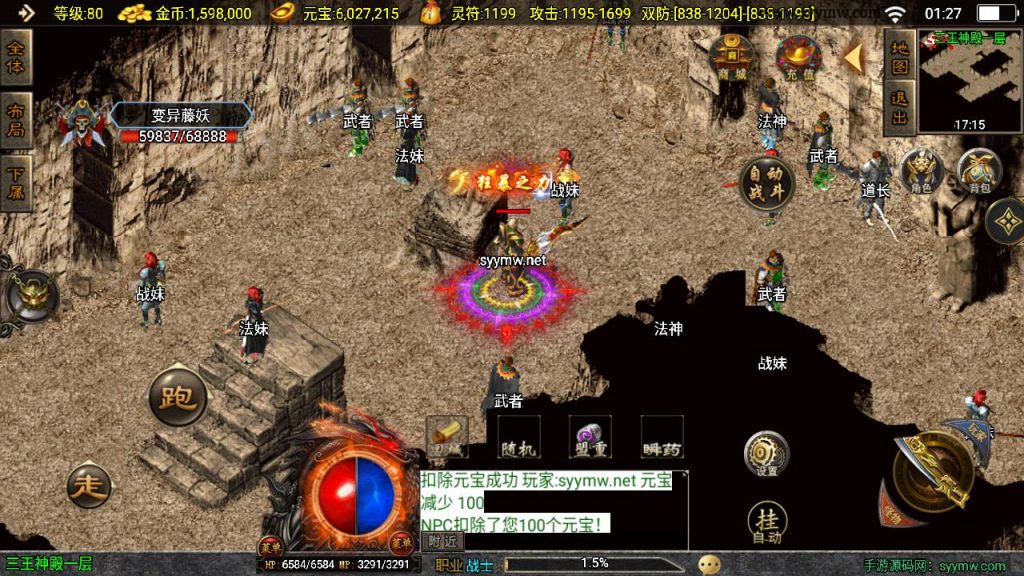Switch to the 布局 tab
The image size is (1024, 576).
[x=16, y=121]
